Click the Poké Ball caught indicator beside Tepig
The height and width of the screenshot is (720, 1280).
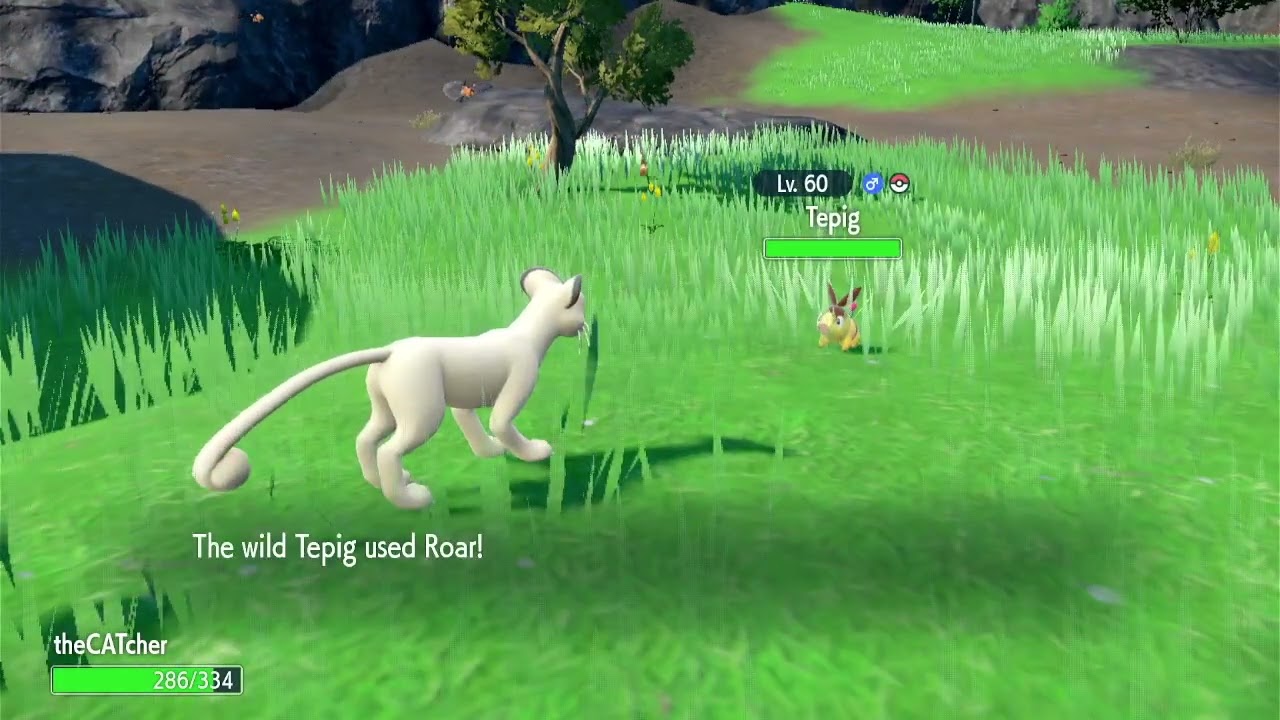[897, 184]
